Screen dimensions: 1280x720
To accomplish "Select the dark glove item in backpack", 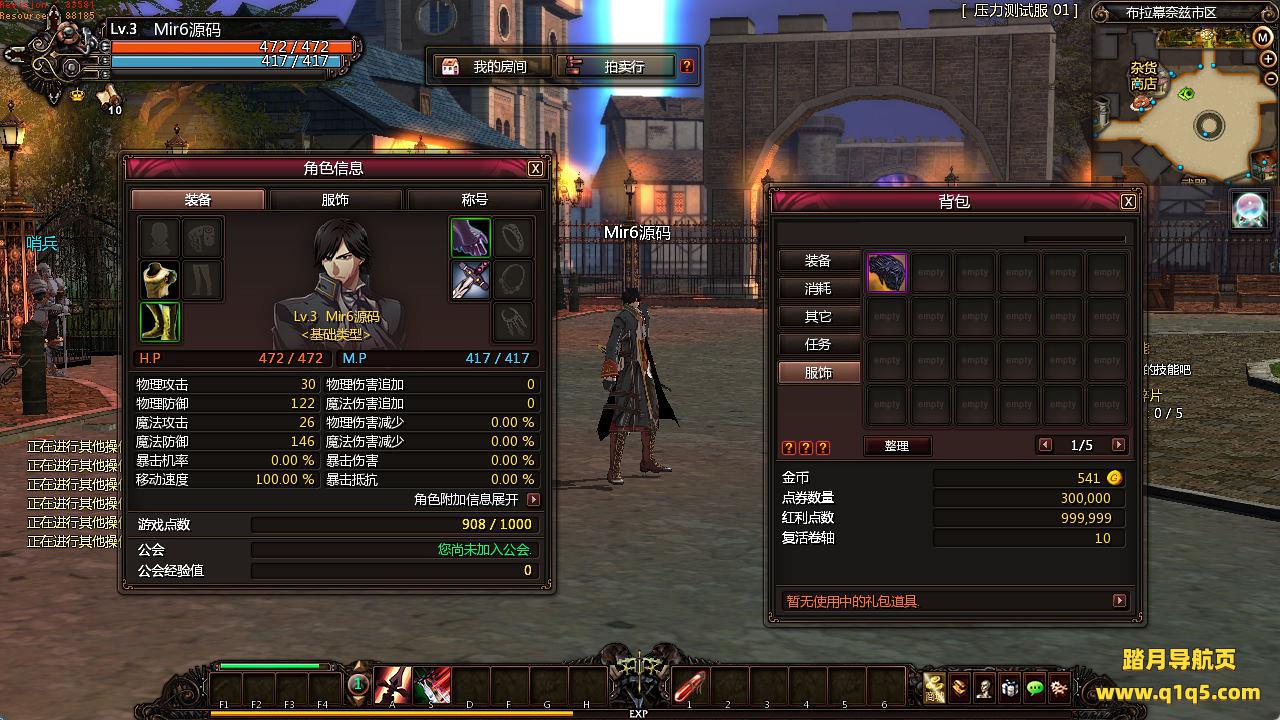I will (x=886, y=272).
